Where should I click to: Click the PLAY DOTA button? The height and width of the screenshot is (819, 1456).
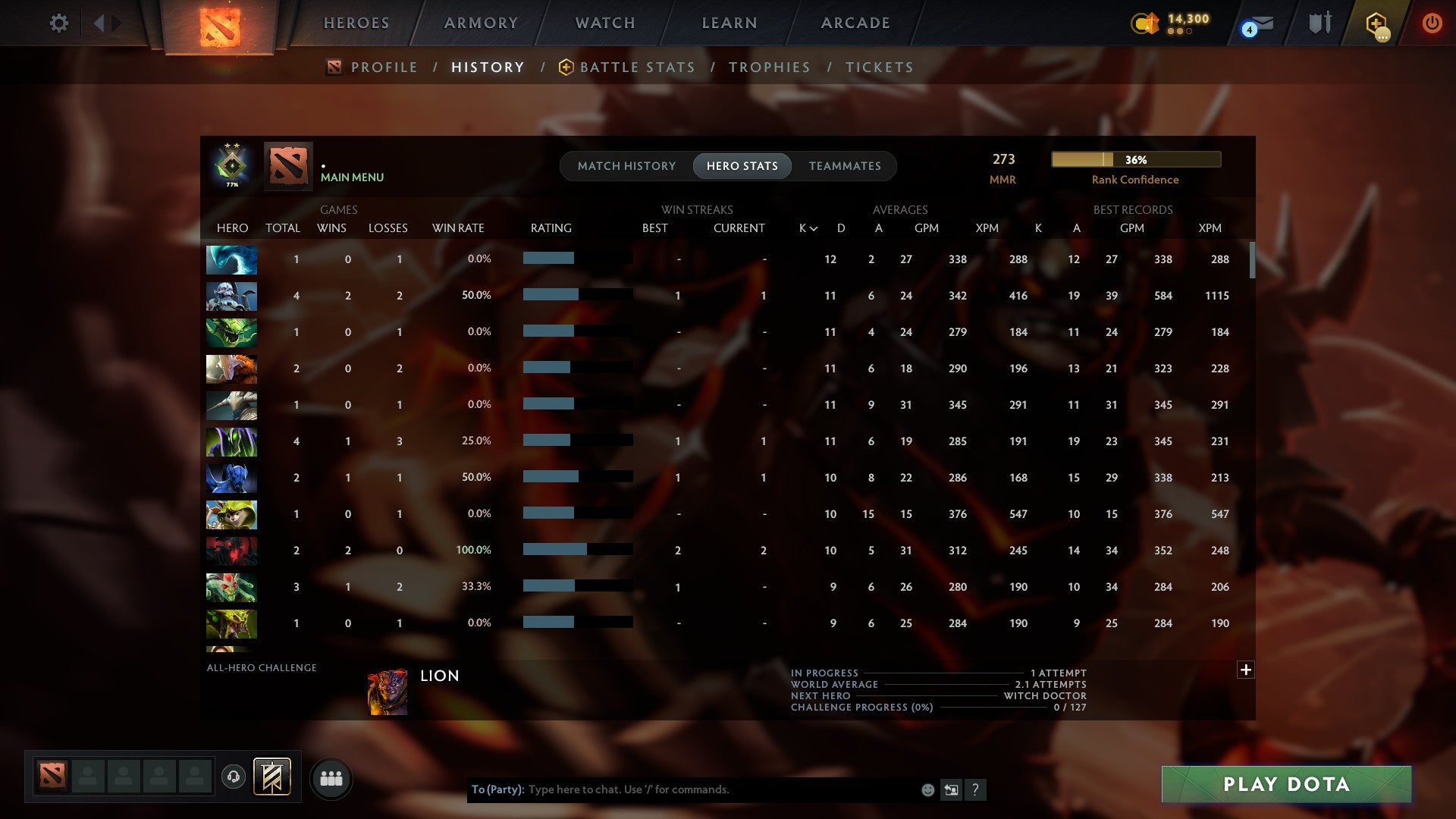click(x=1285, y=785)
